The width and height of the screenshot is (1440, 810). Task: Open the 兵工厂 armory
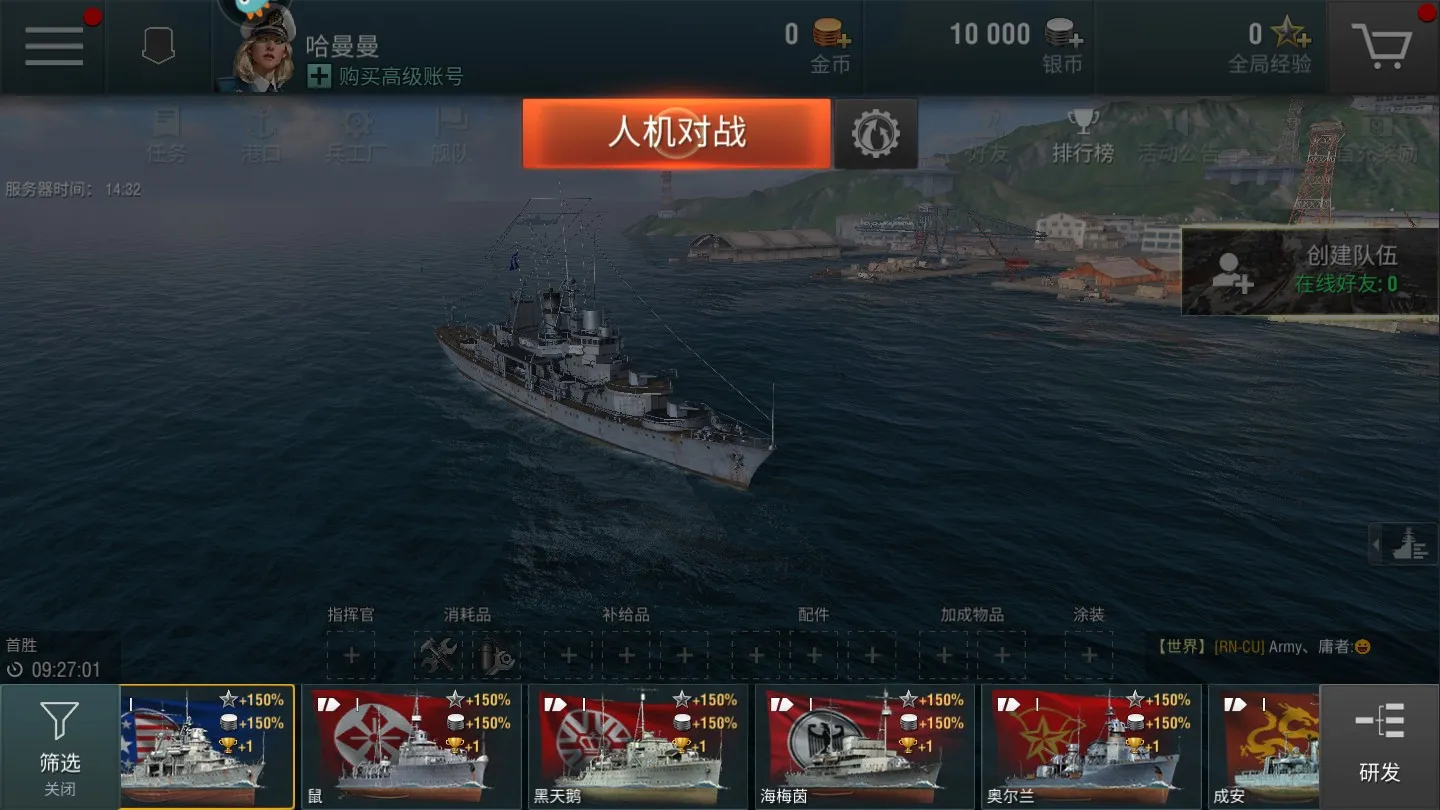pos(355,138)
